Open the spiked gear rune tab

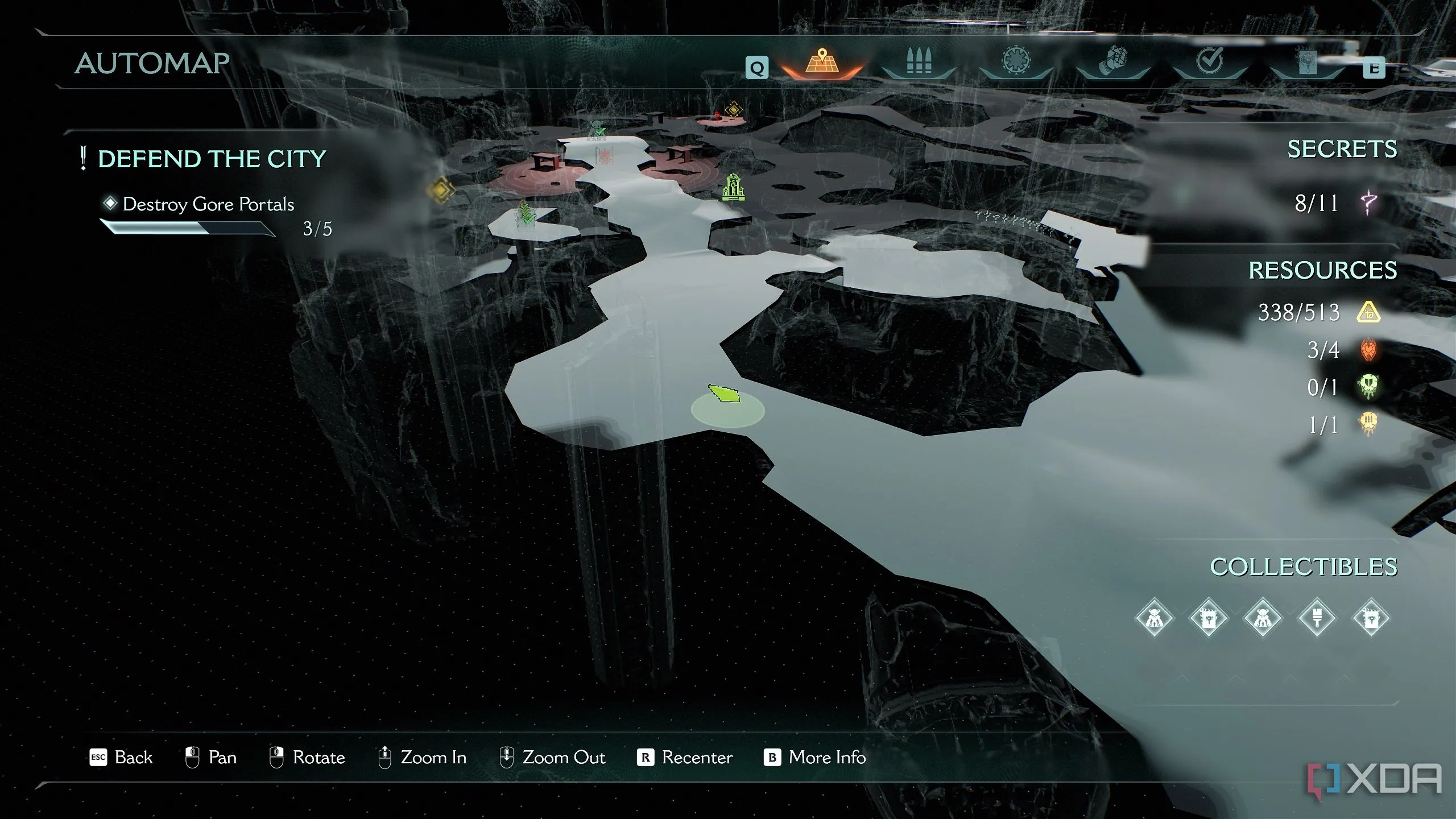pos(1016,61)
